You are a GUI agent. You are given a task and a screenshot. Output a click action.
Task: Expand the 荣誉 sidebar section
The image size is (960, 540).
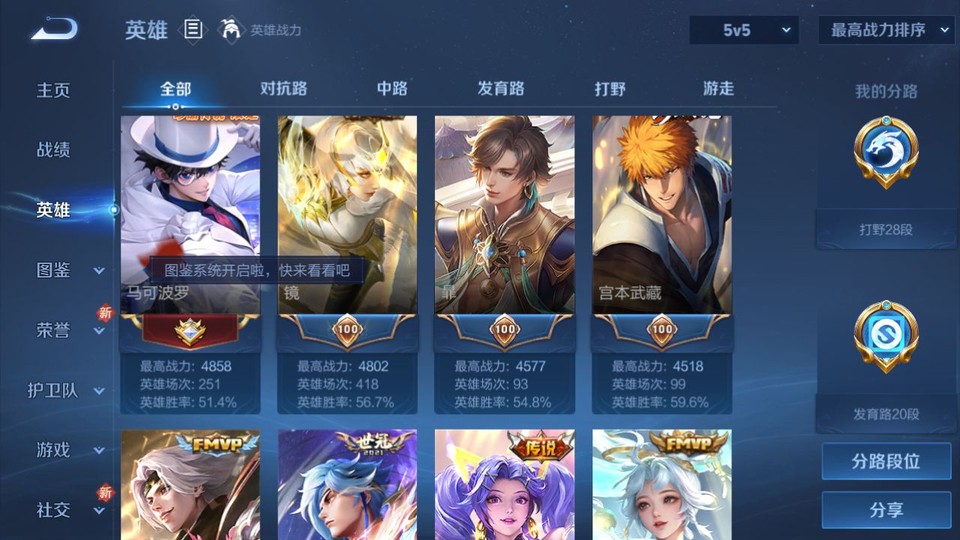(x=68, y=330)
